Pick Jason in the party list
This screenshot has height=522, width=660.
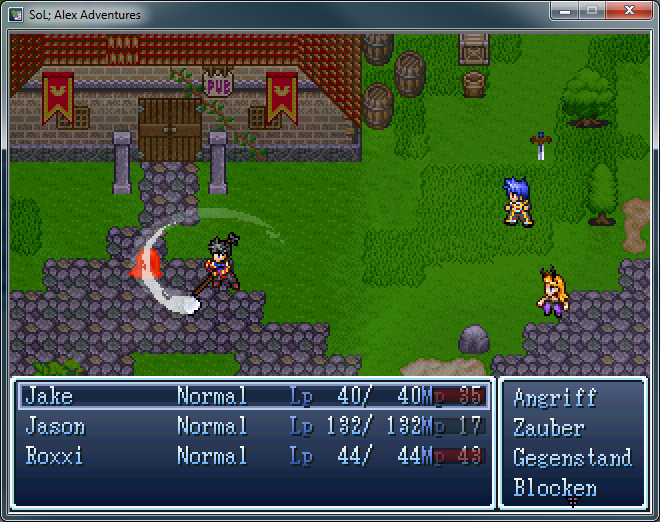[x=253, y=427]
